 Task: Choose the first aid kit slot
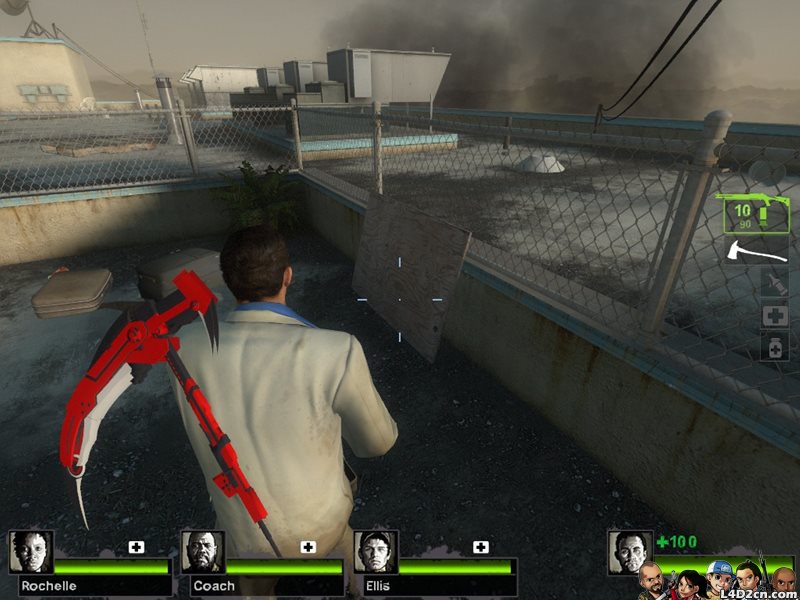[774, 316]
